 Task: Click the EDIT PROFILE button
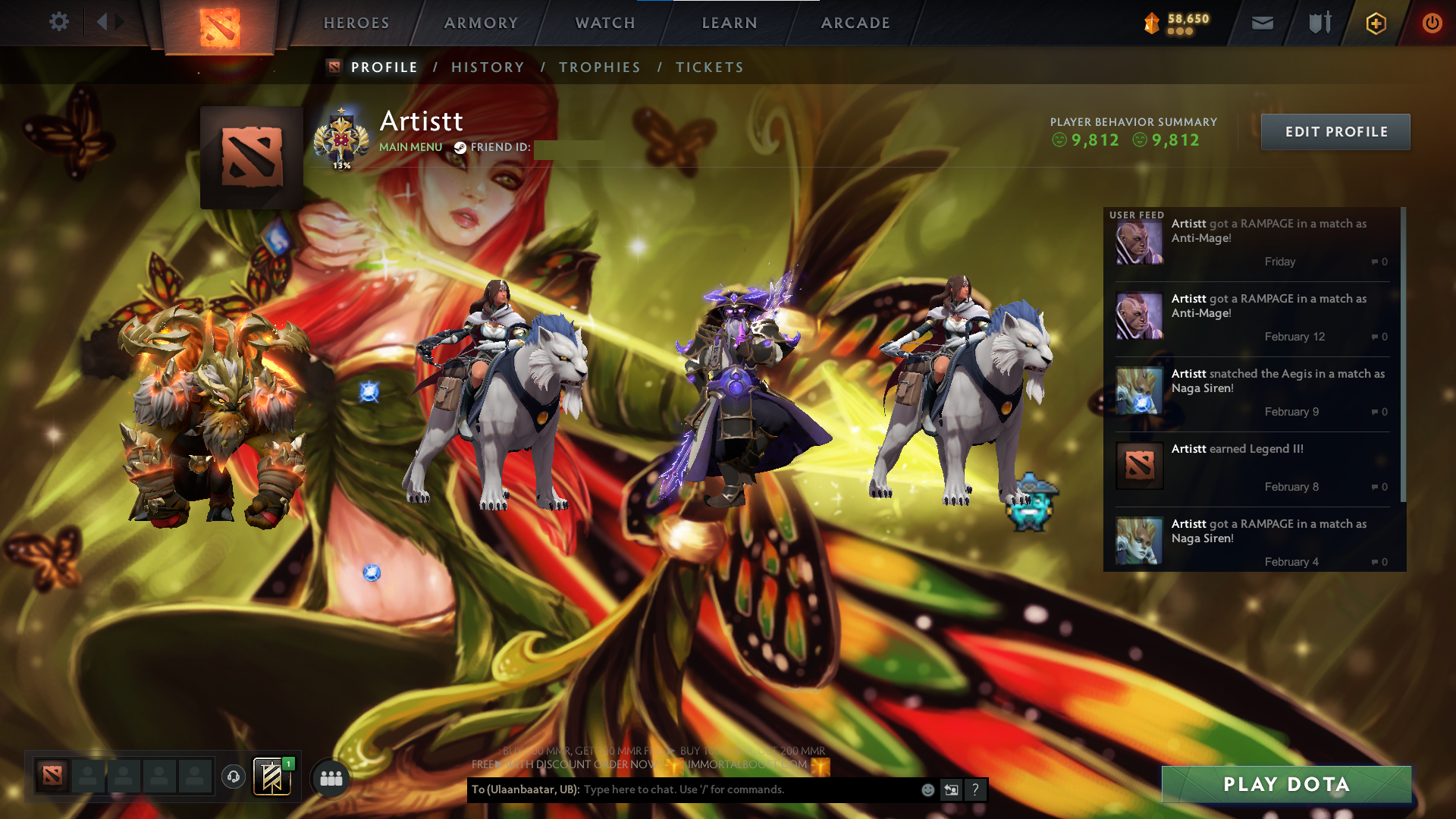pyautogui.click(x=1335, y=131)
